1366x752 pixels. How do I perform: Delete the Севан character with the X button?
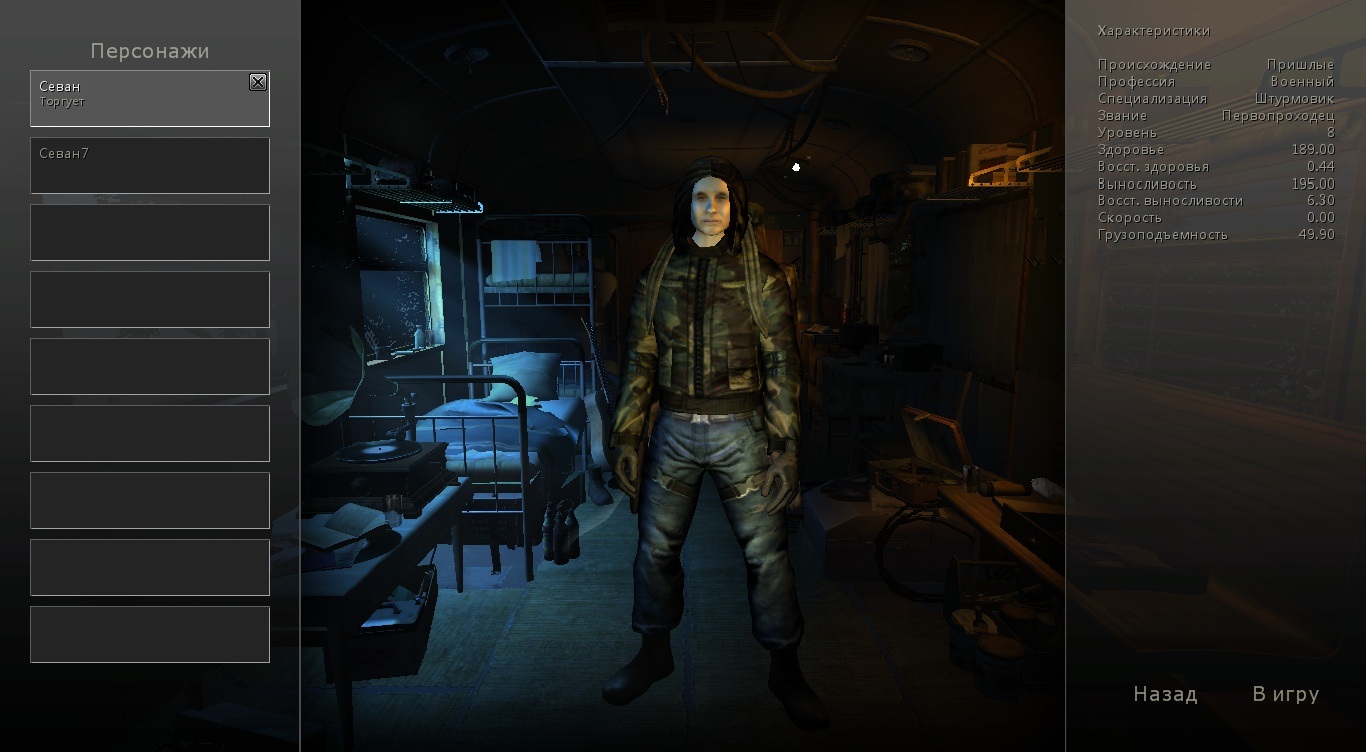pos(258,83)
